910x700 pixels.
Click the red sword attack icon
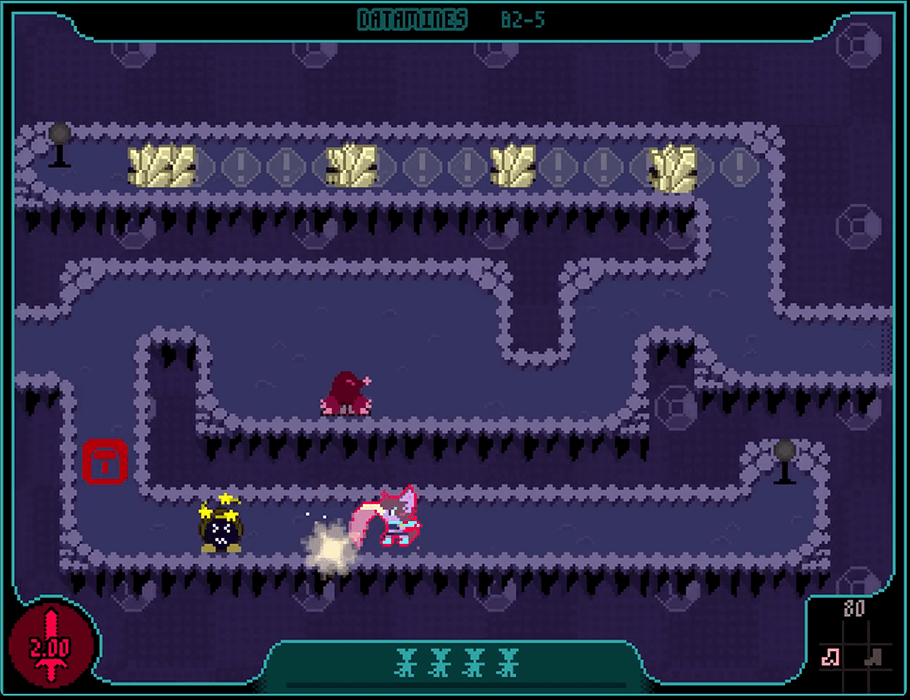coord(50,644)
